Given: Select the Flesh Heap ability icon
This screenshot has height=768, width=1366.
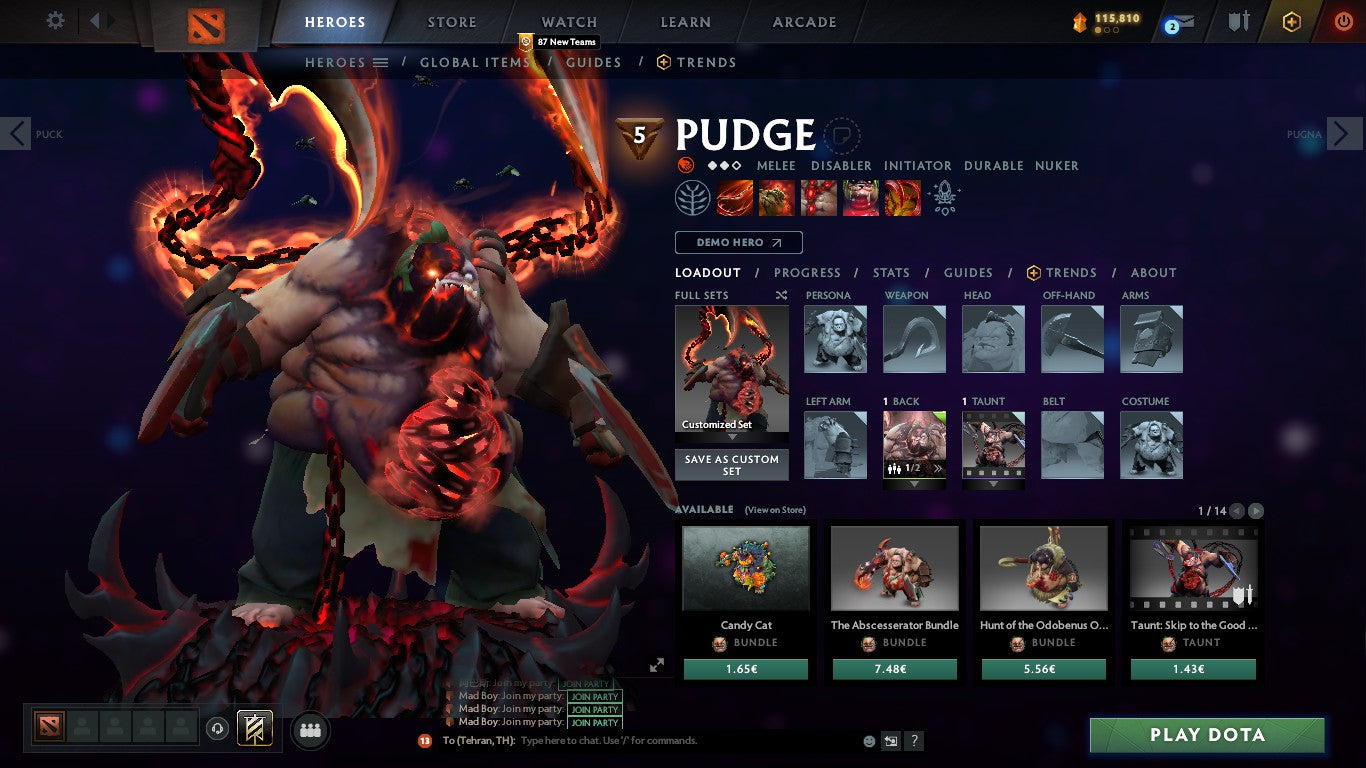Looking at the screenshot, I should tap(819, 197).
